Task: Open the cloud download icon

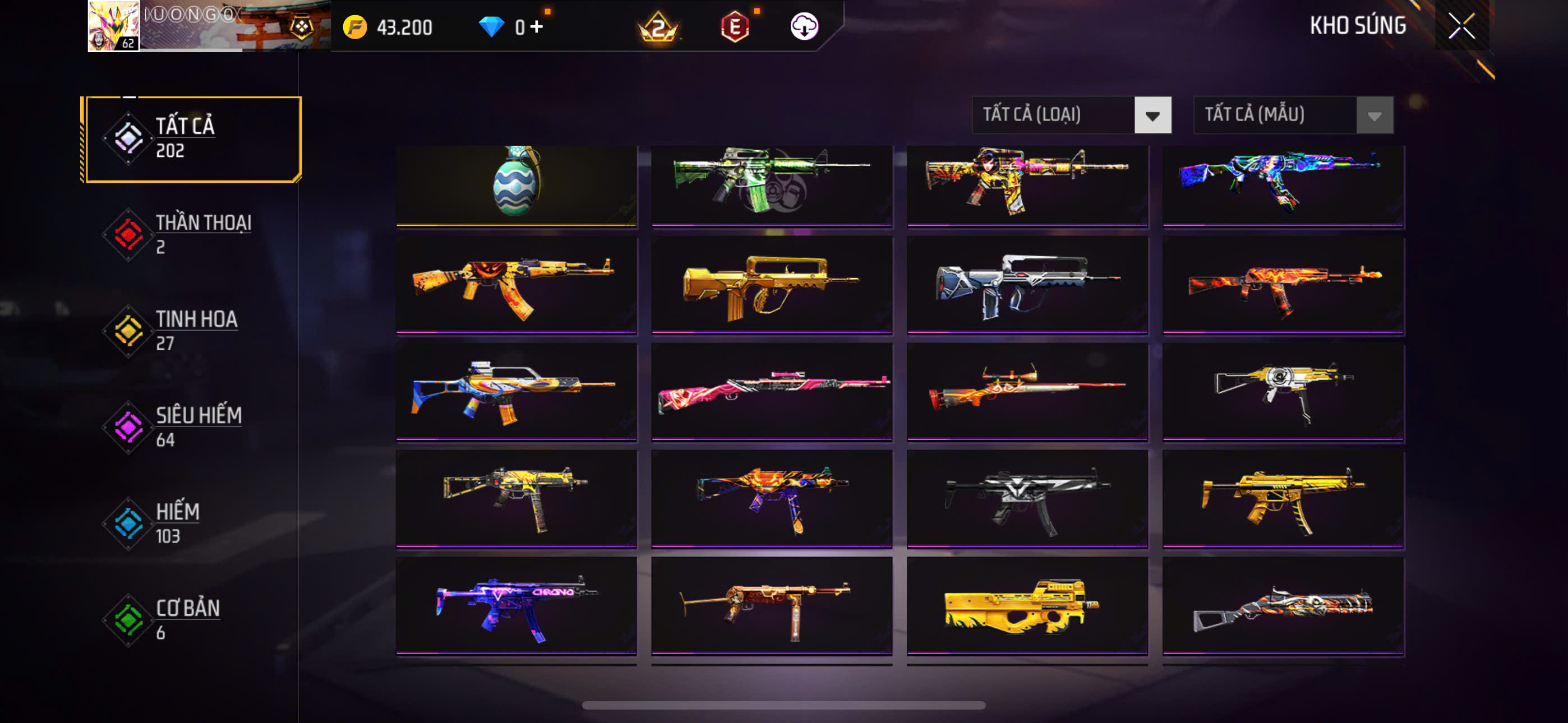Action: point(804,27)
